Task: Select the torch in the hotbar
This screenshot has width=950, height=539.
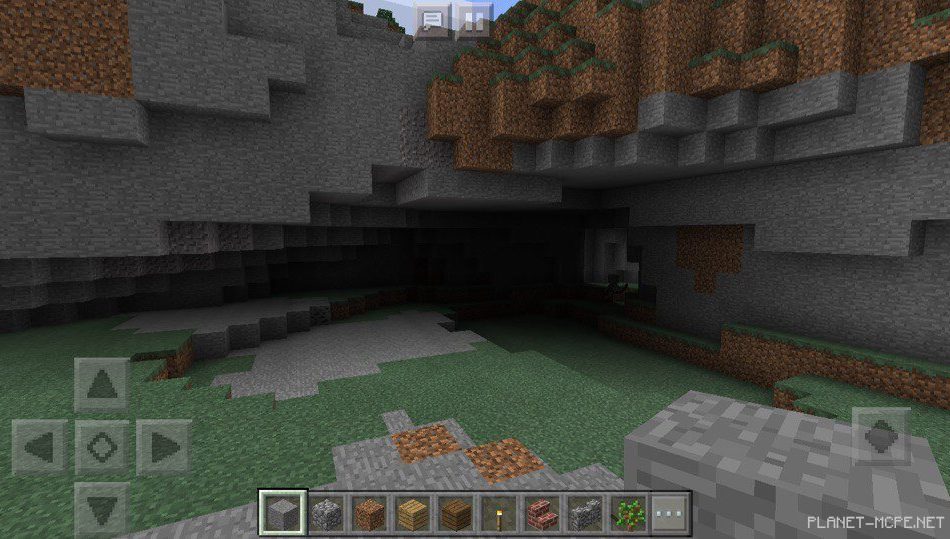Action: 496,514
